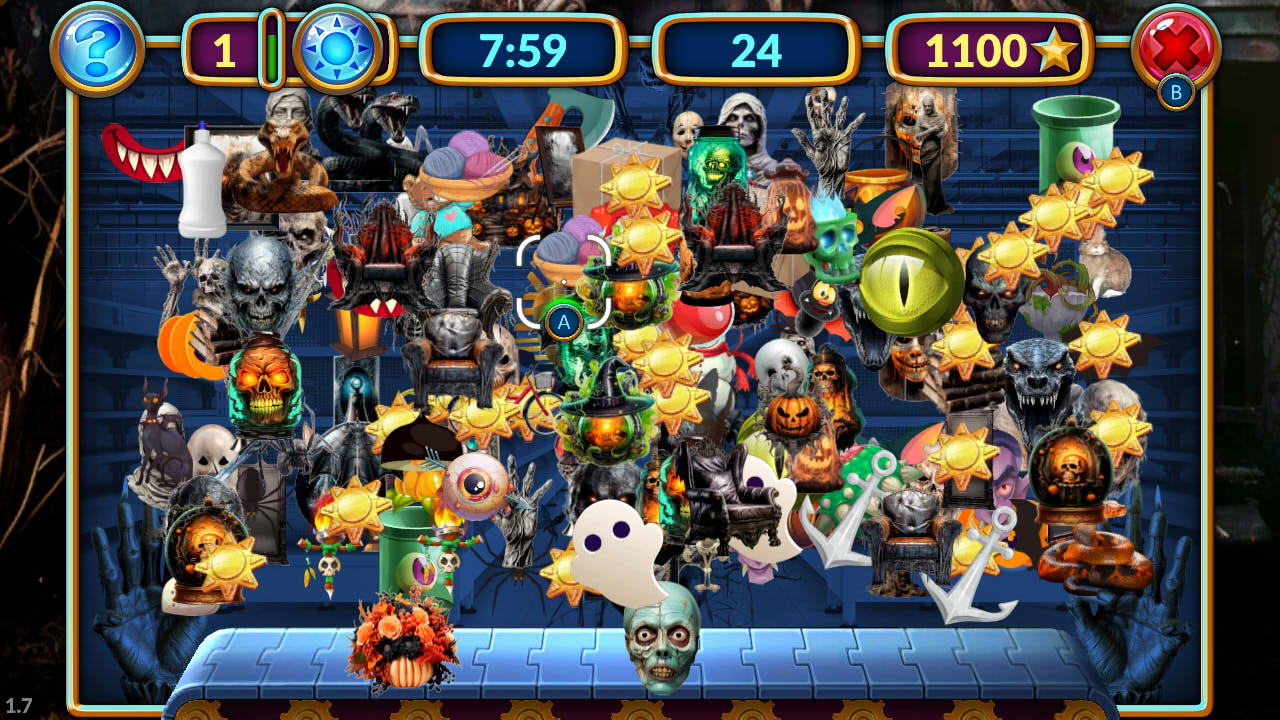1280x720 pixels.
Task: Open the help question mark icon
Action: tap(95, 47)
